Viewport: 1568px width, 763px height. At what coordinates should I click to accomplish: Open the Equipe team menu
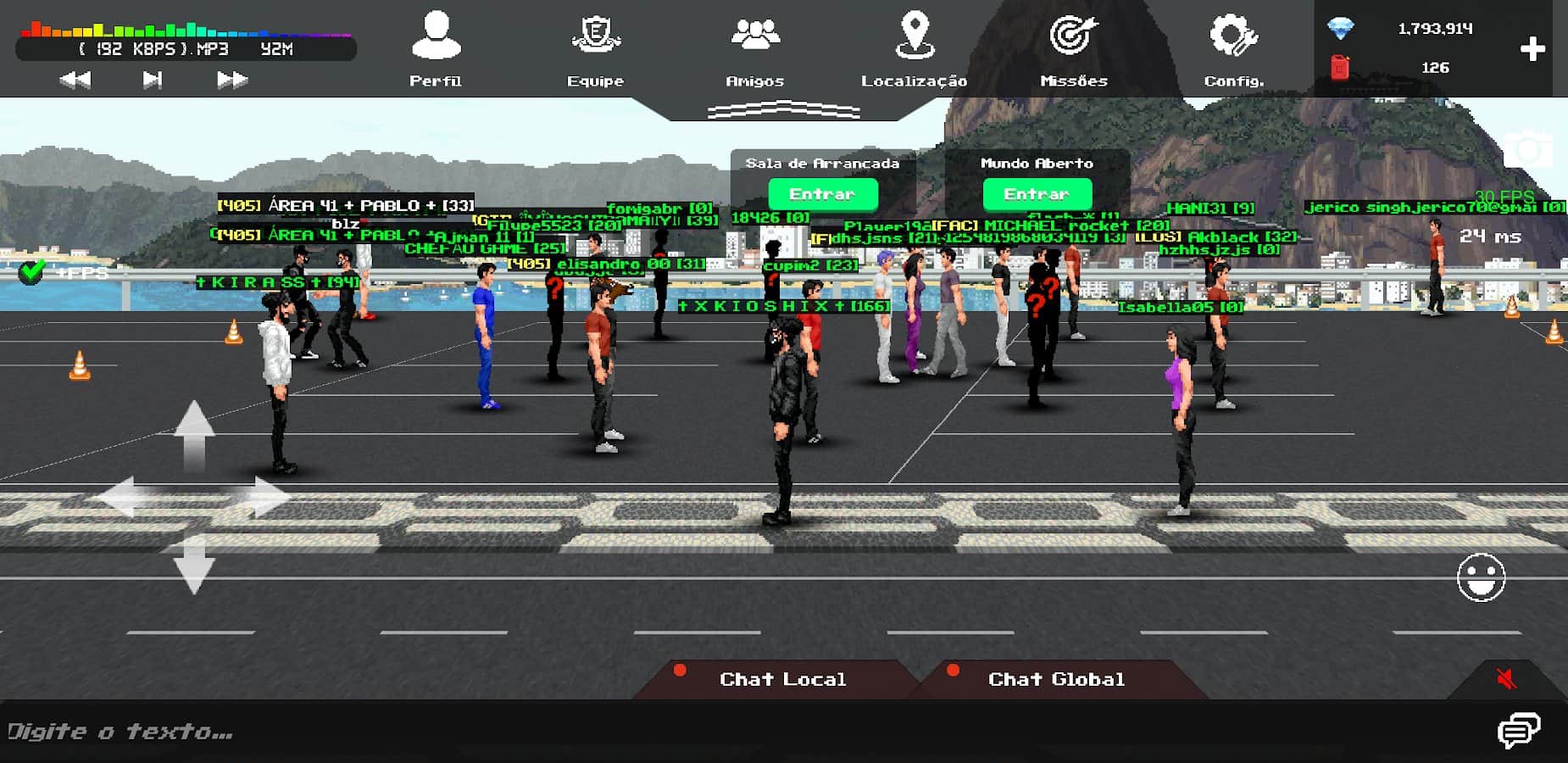pyautogui.click(x=595, y=48)
